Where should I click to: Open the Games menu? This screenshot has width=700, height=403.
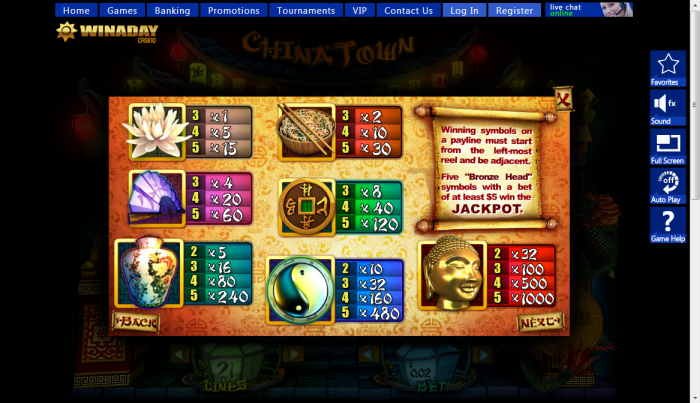tap(122, 10)
